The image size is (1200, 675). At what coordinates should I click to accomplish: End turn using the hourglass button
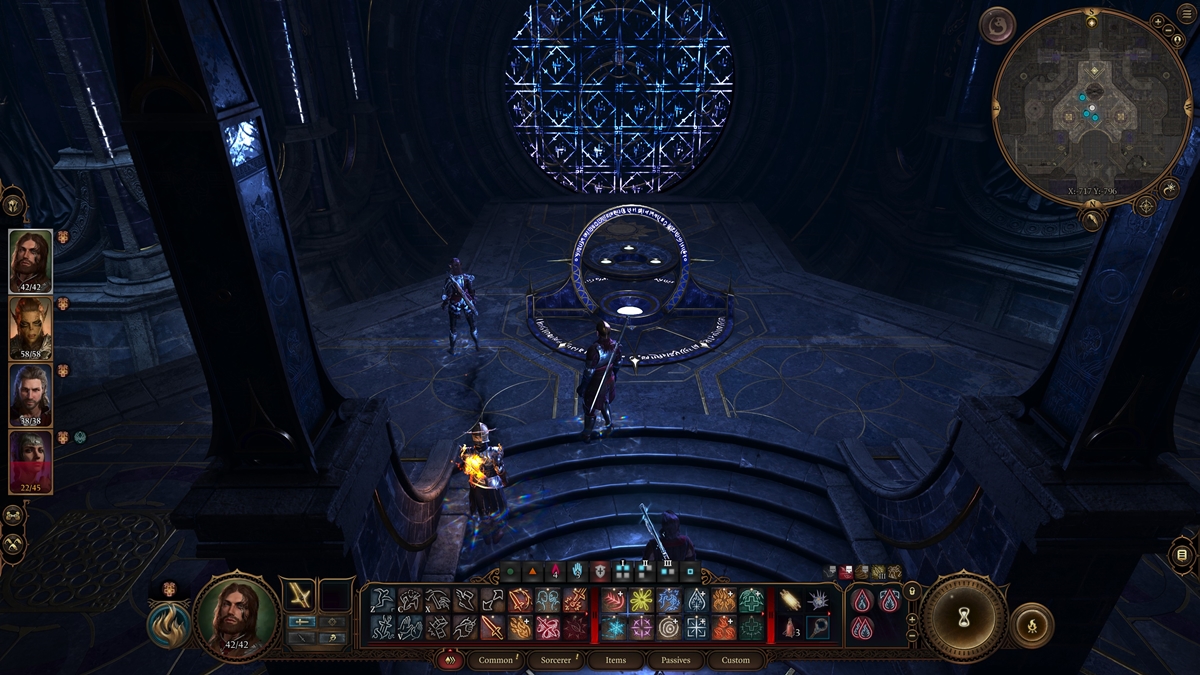(964, 615)
